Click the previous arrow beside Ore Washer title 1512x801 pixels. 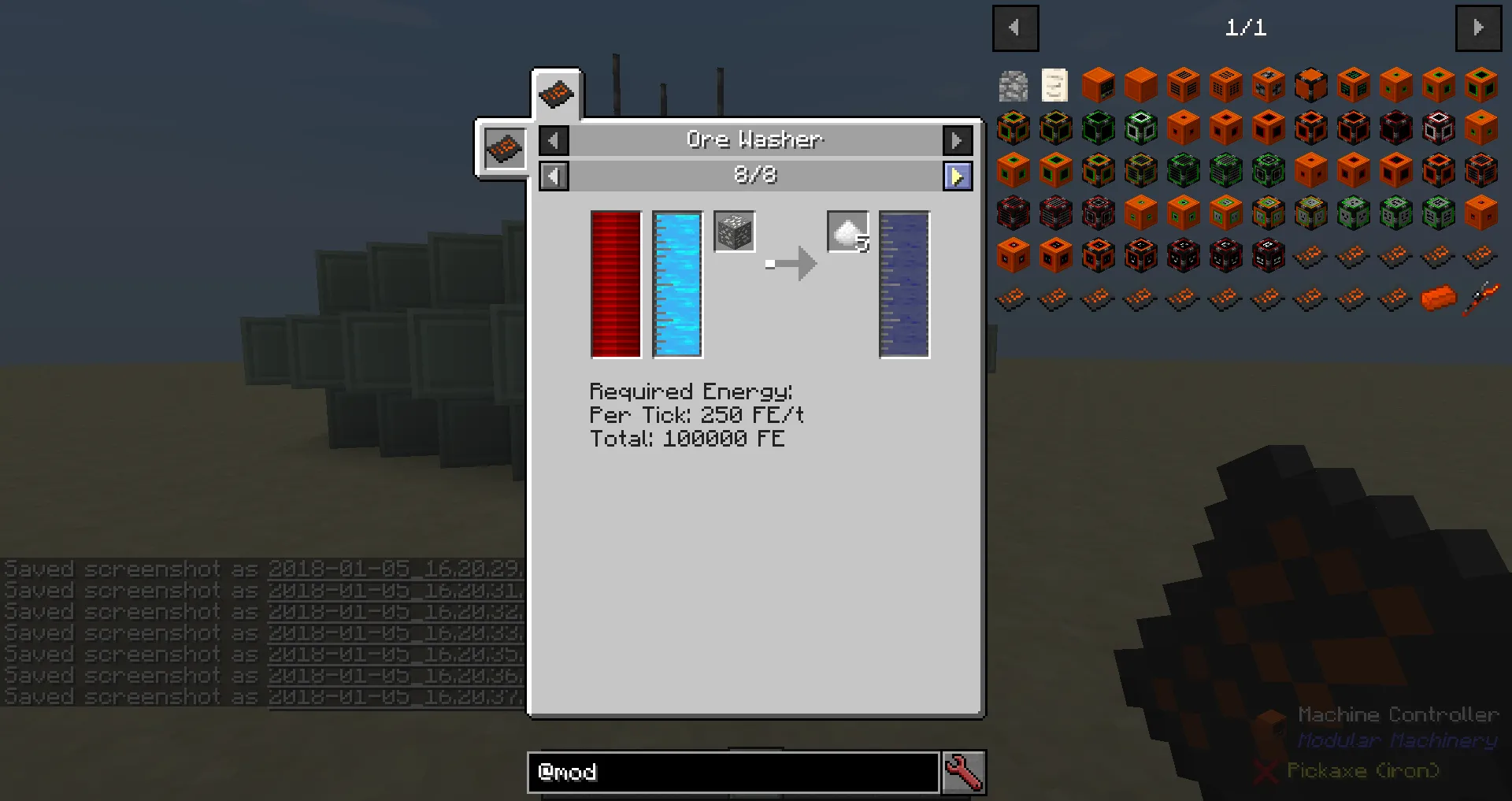(x=554, y=140)
